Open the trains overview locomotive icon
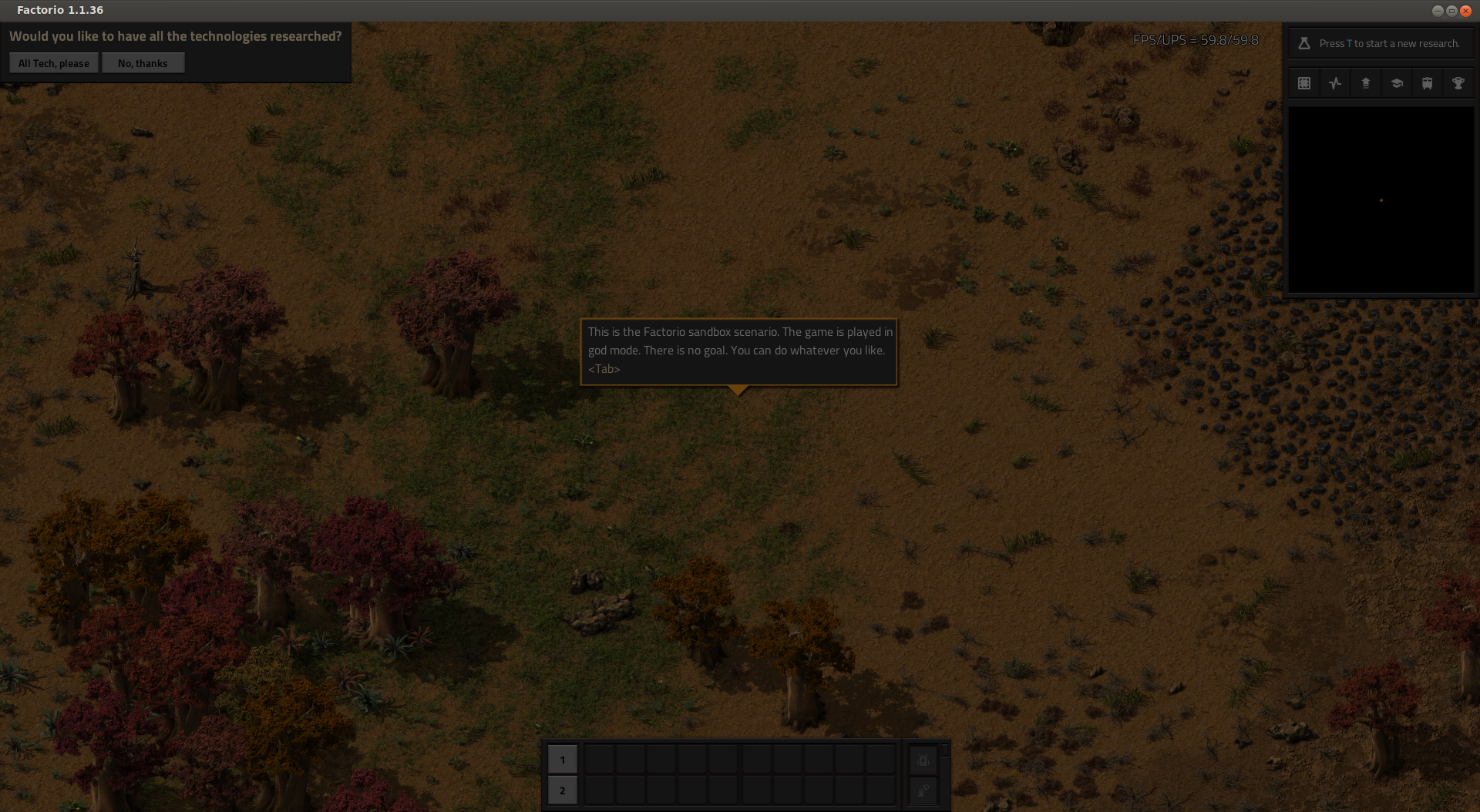This screenshot has width=1480, height=812. click(x=1428, y=83)
